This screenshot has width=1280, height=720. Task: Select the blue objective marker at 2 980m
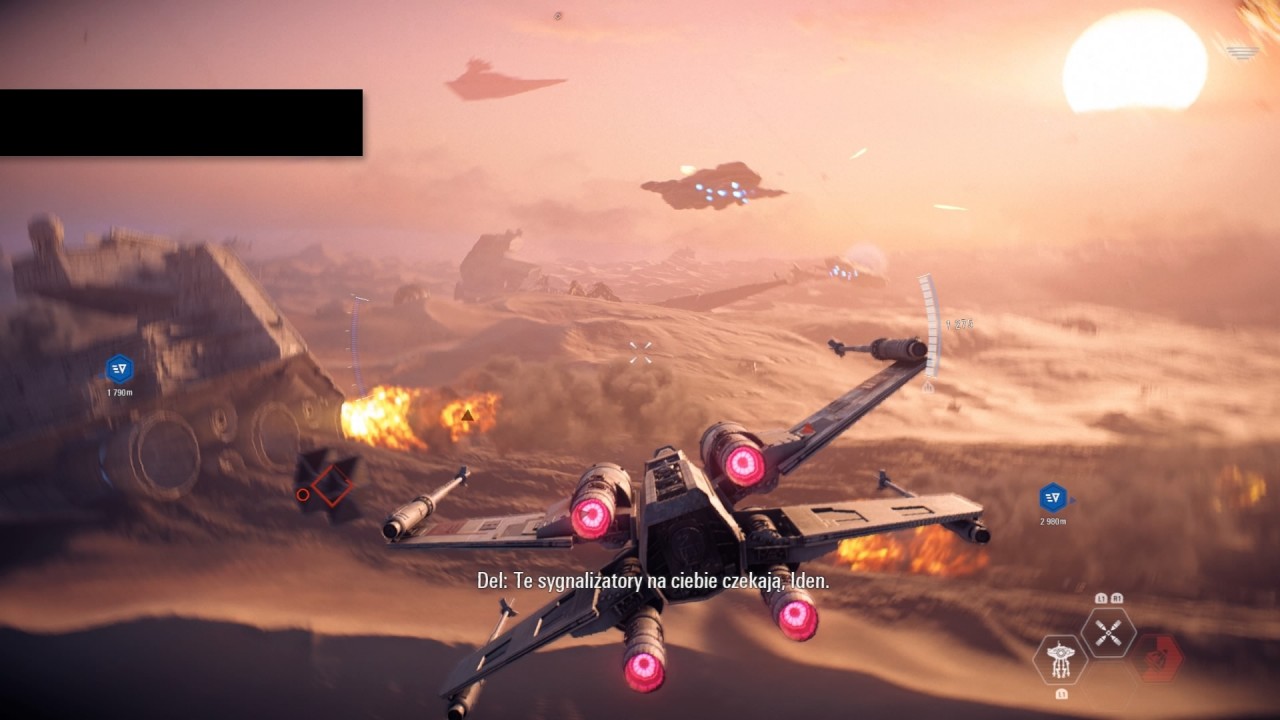[1052, 497]
